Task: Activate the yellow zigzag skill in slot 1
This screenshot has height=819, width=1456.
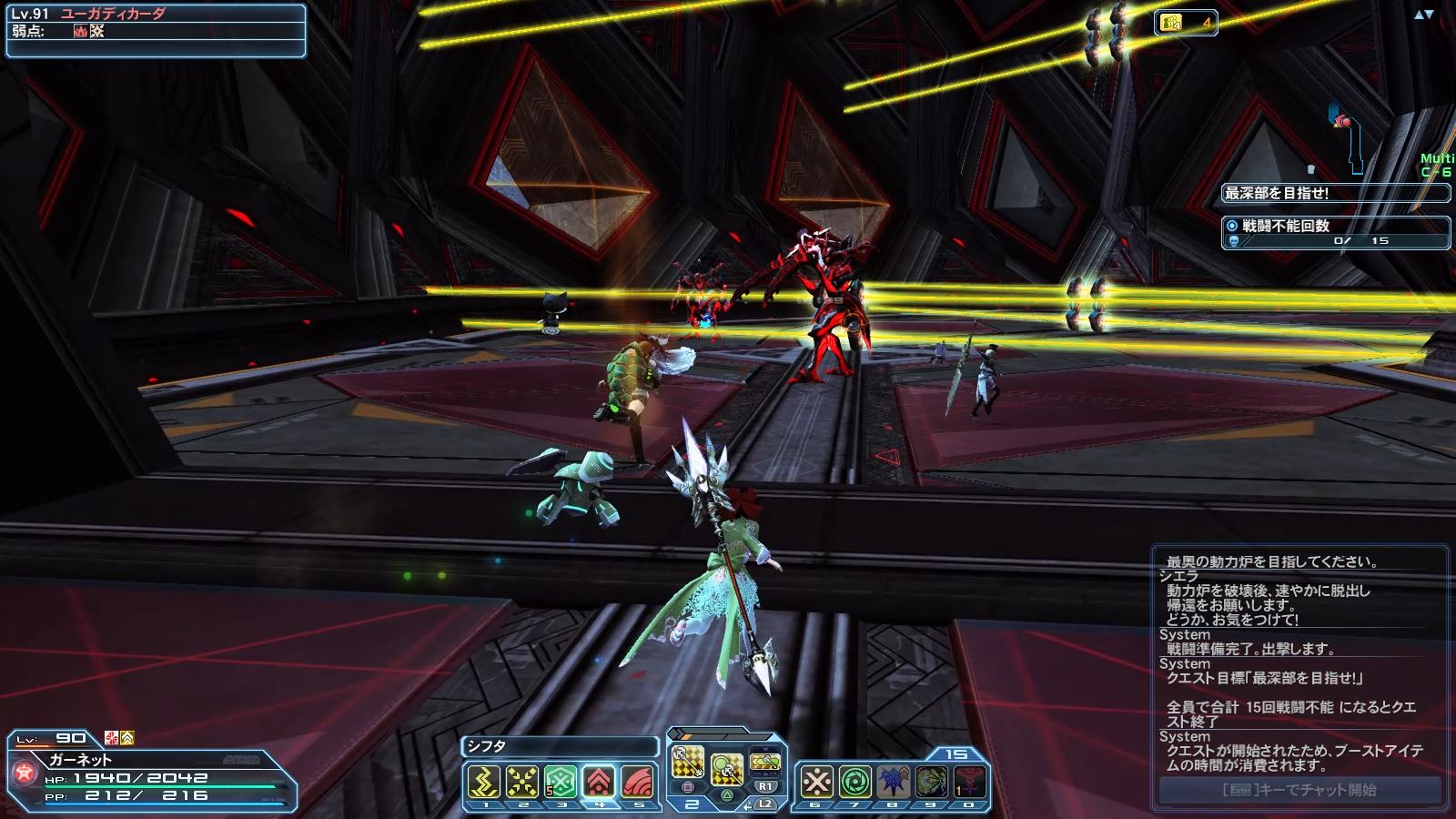Action: [x=484, y=782]
